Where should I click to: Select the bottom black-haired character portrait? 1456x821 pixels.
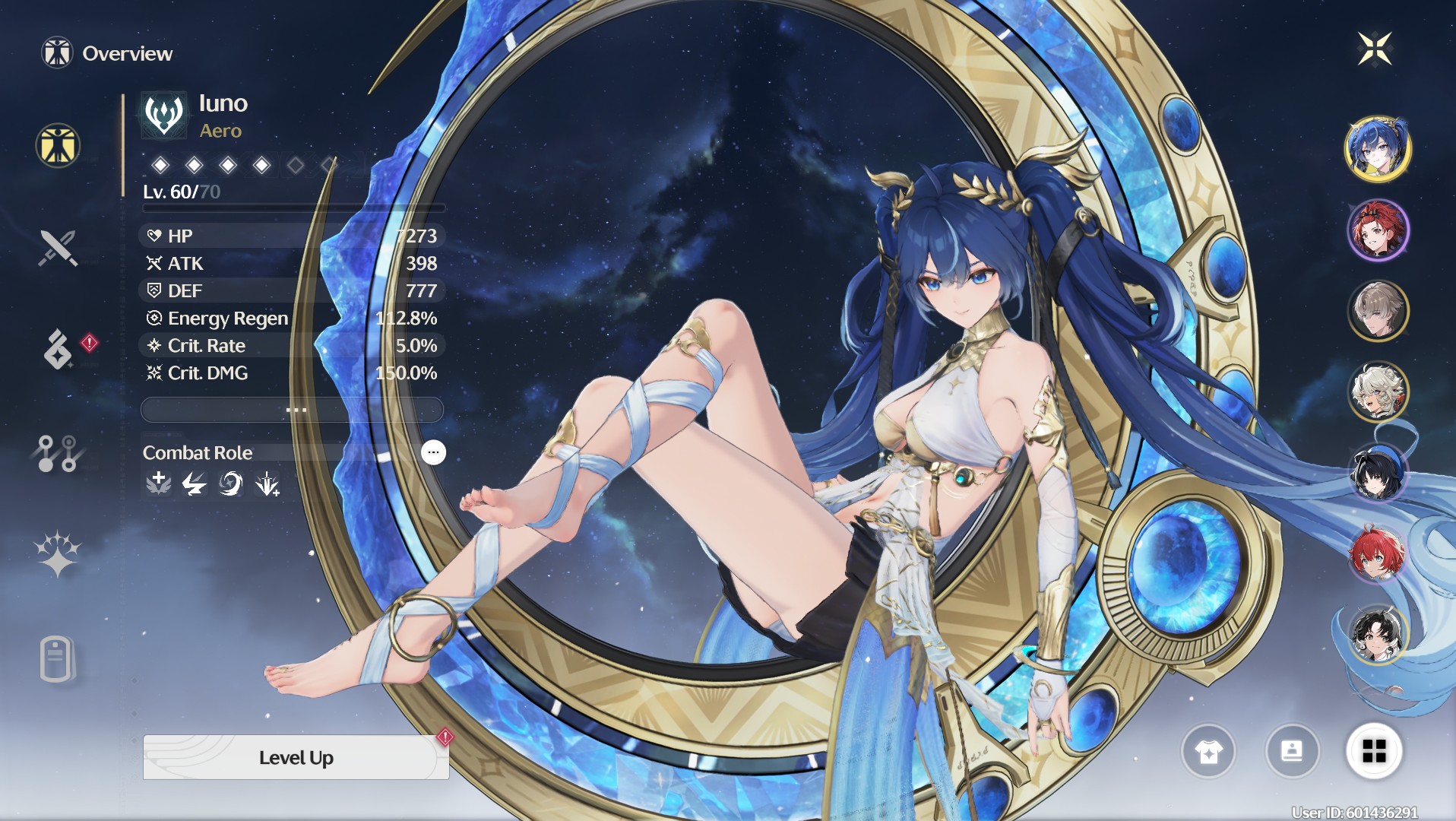point(1377,634)
